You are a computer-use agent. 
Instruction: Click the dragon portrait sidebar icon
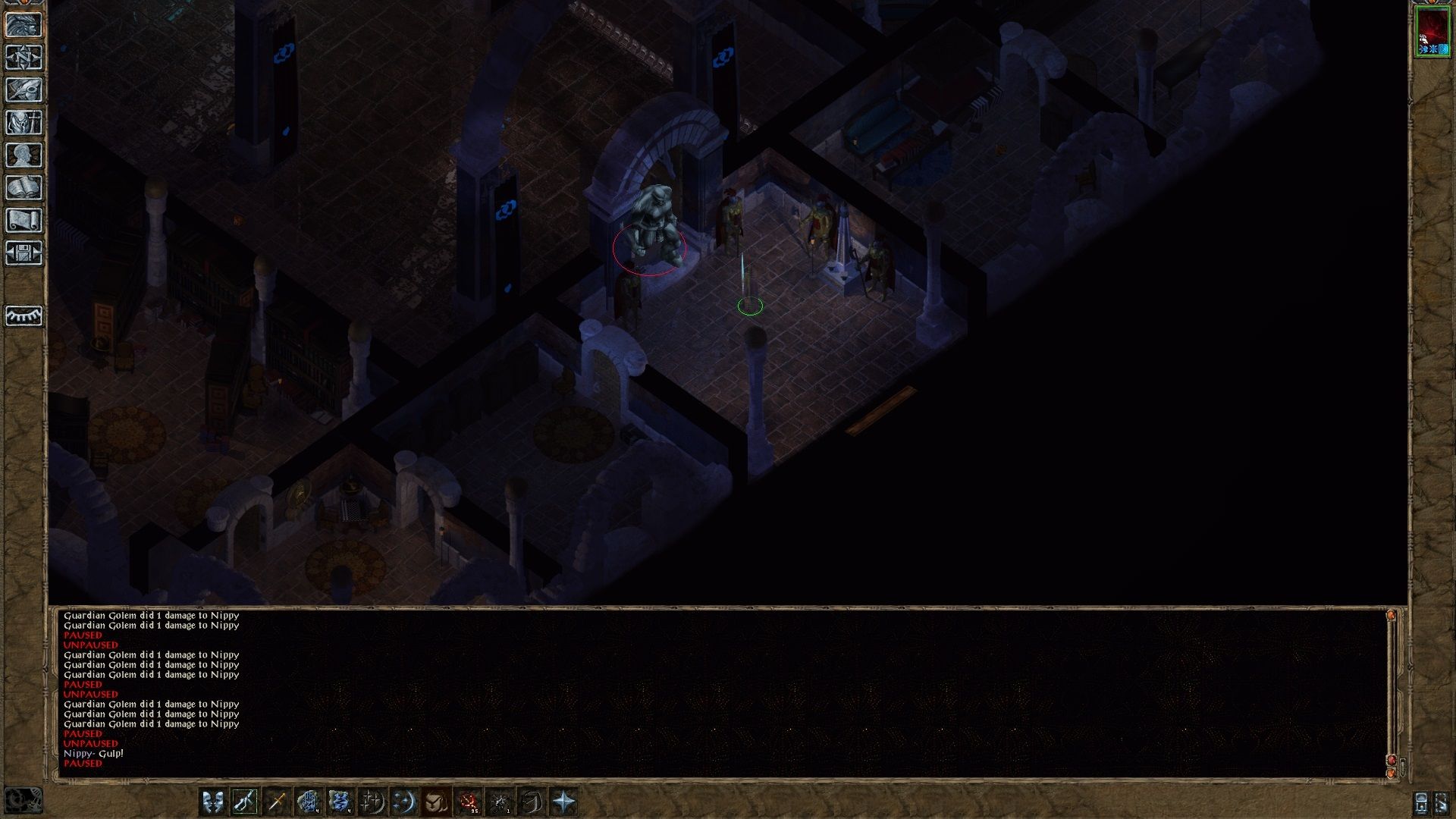point(25,25)
